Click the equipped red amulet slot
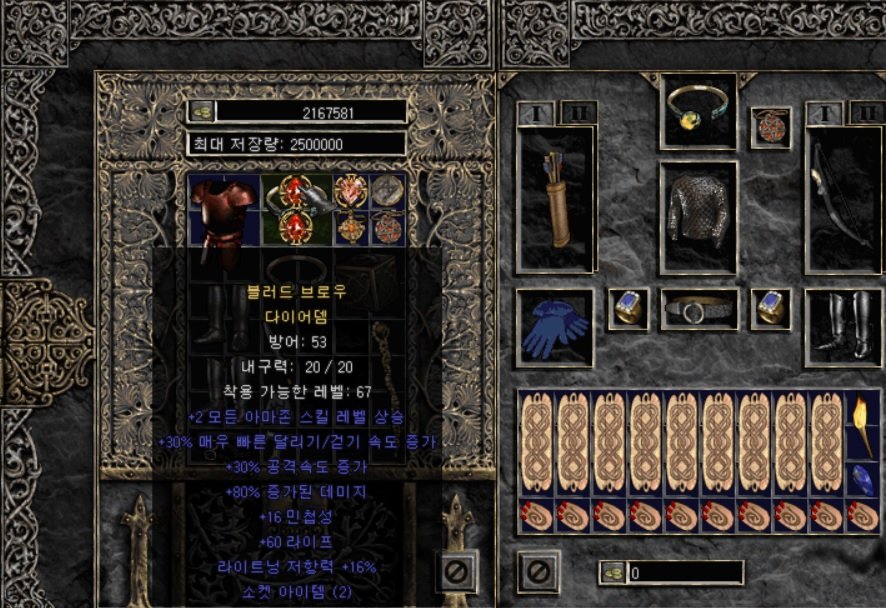This screenshot has height=608, width=886. 770,127
